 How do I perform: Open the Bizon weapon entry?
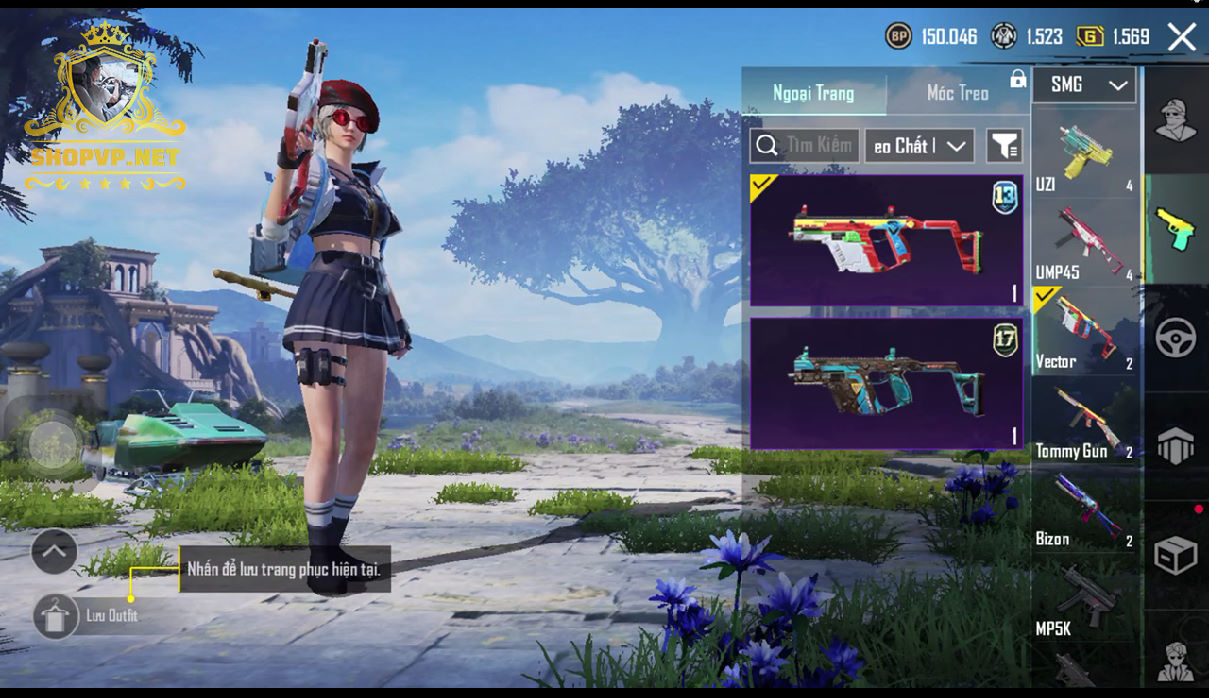(x=1085, y=508)
